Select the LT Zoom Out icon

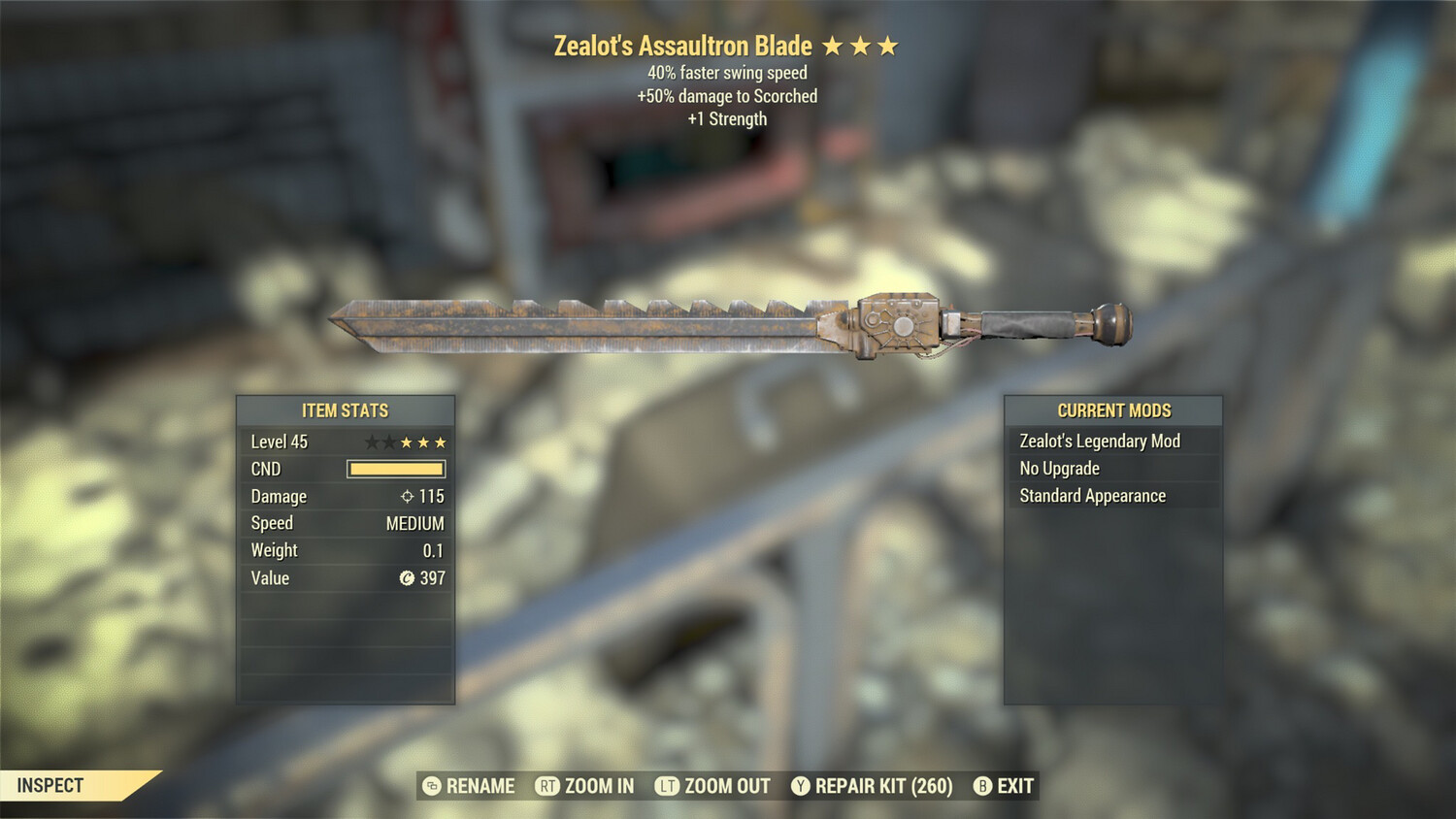pos(668,786)
